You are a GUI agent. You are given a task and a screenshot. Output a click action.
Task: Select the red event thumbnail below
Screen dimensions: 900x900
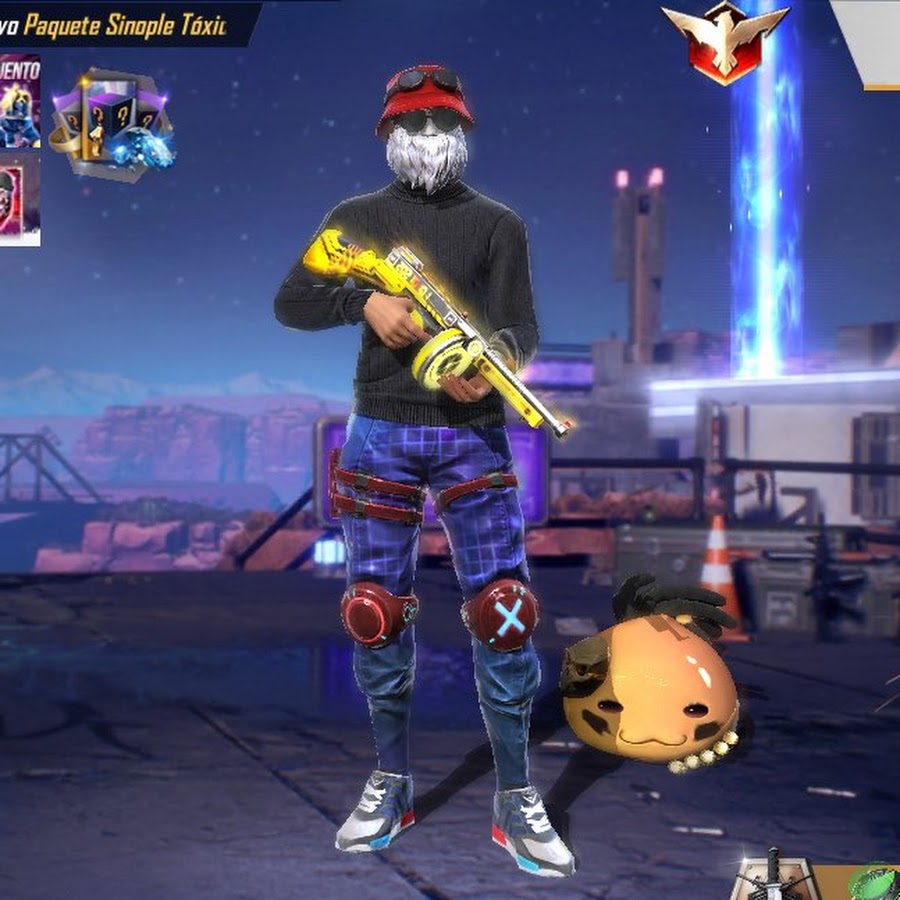click(20, 199)
